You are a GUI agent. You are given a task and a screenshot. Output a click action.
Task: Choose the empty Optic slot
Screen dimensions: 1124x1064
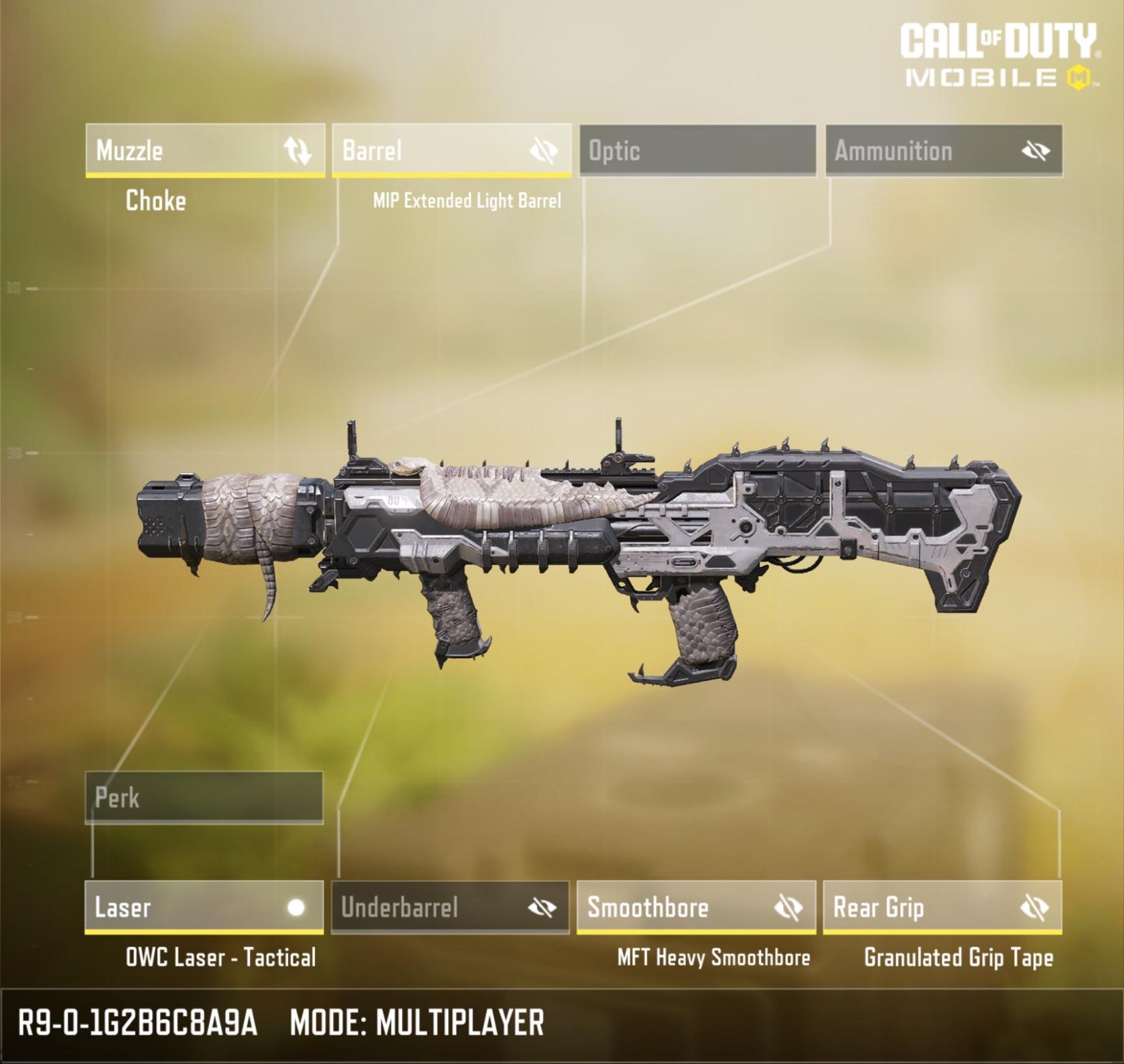[x=697, y=150]
